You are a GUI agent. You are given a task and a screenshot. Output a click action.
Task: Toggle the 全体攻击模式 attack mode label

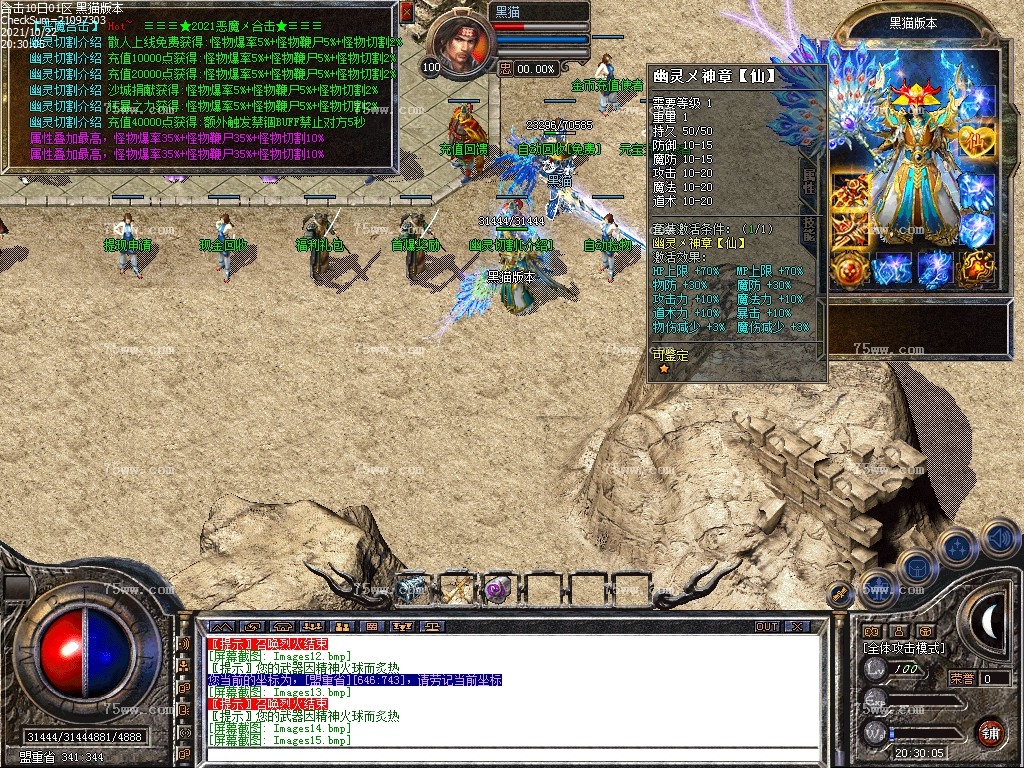click(904, 648)
